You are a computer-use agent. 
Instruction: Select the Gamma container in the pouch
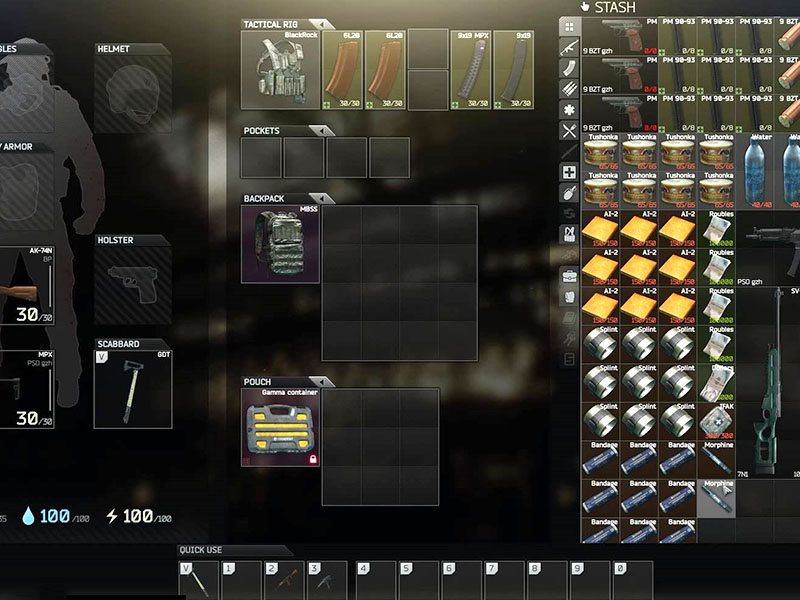pos(281,427)
